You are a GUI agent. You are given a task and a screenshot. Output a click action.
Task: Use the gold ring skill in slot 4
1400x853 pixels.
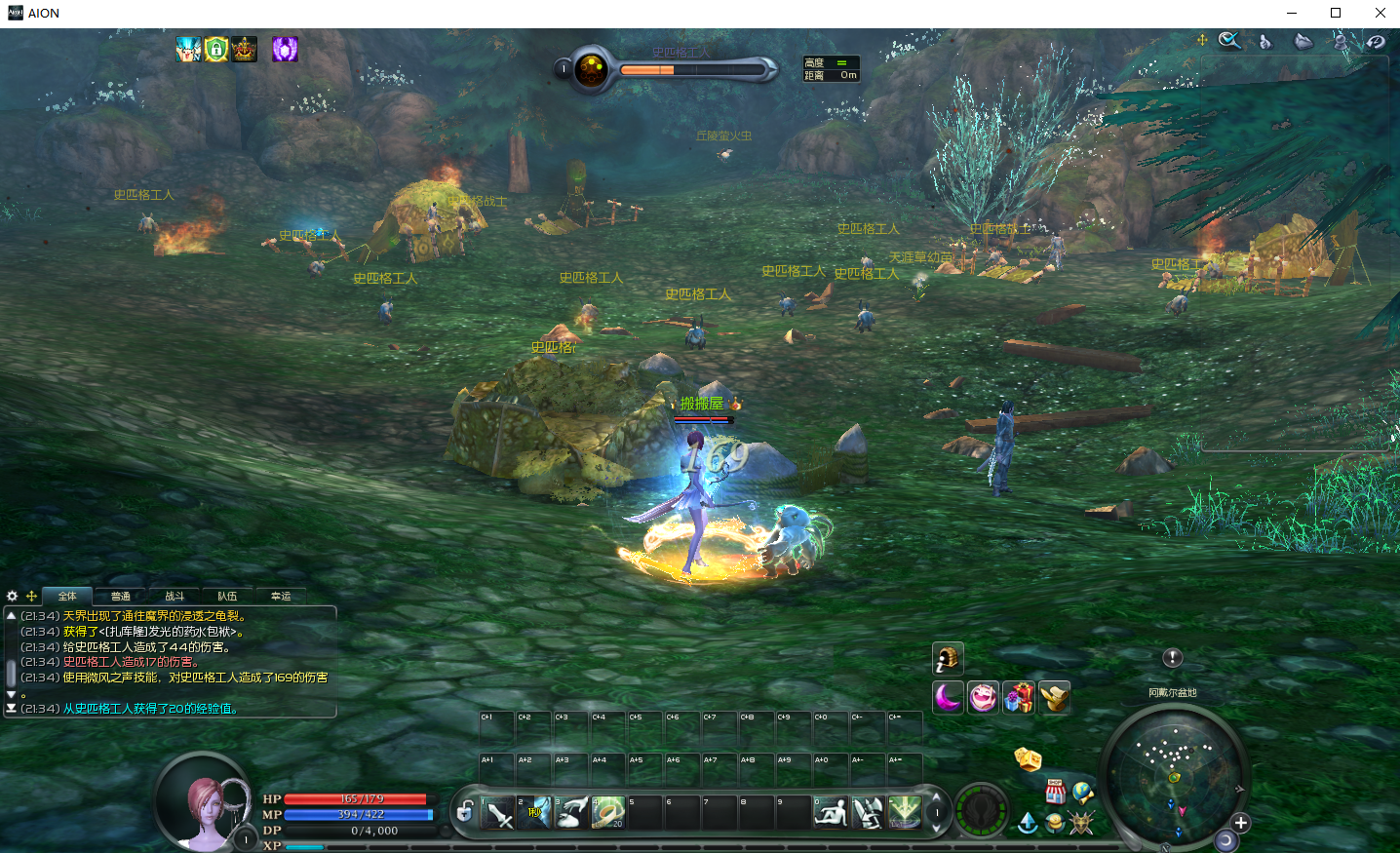coord(608,812)
